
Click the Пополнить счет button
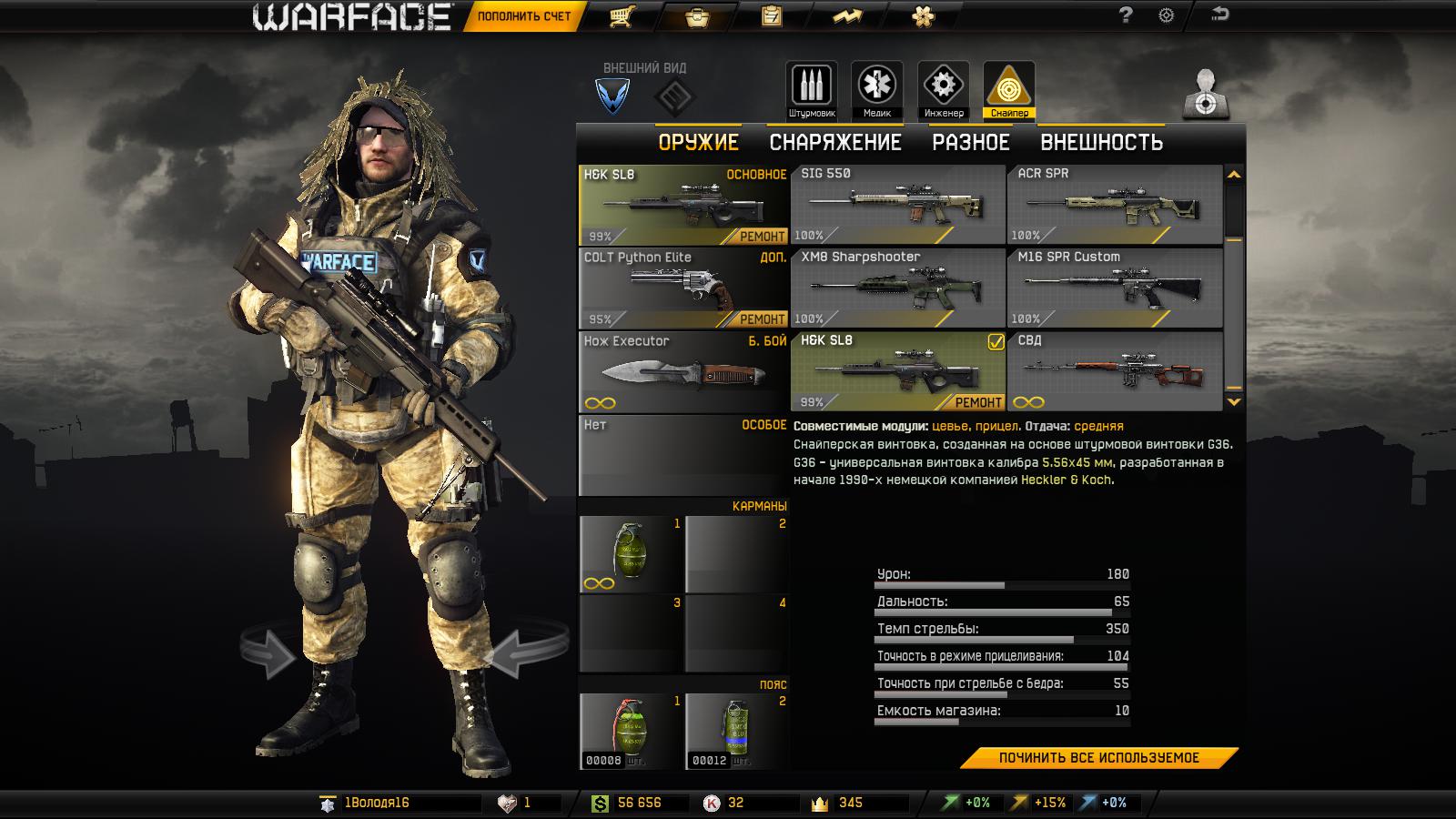(x=523, y=16)
